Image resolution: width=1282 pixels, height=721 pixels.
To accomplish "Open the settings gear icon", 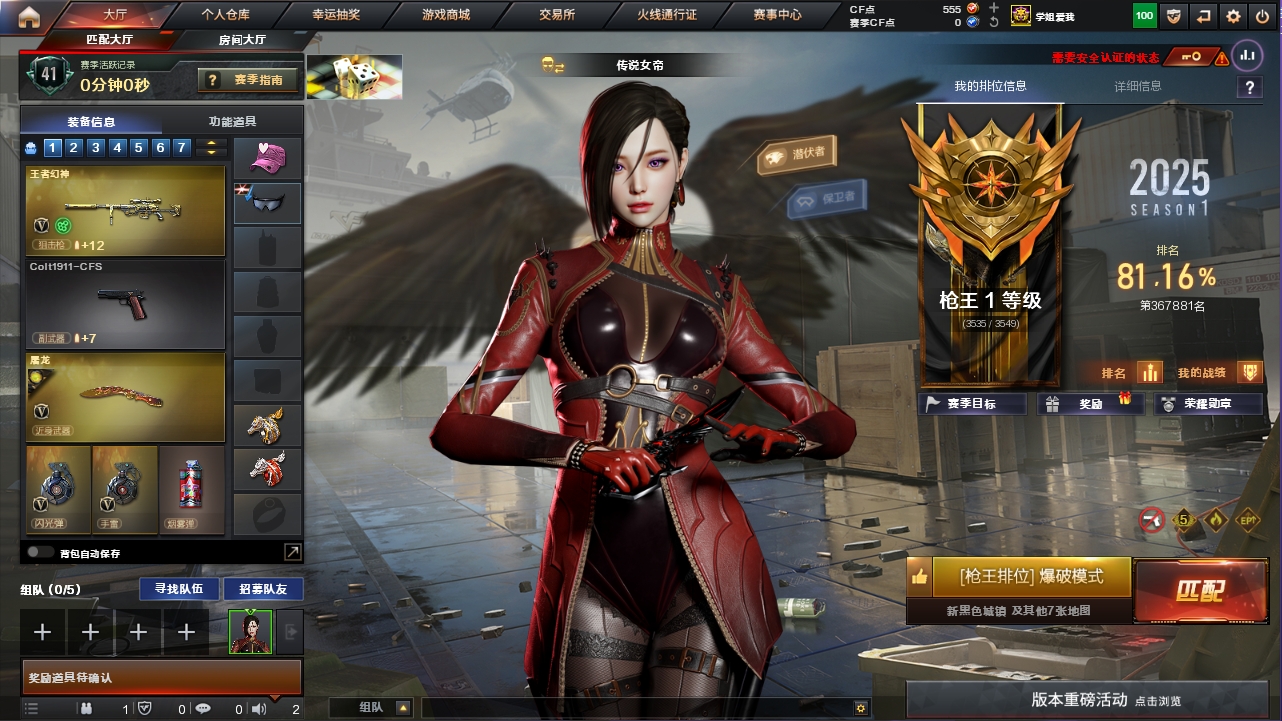I will pos(1233,16).
